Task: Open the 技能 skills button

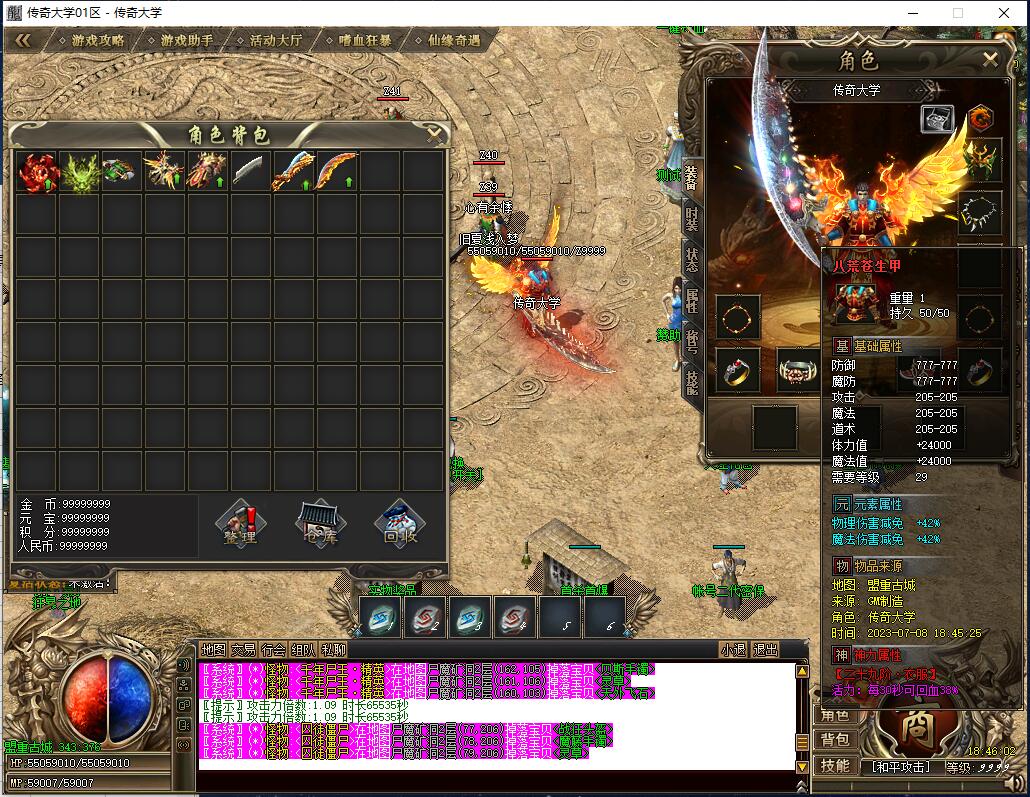Action: pos(836,765)
